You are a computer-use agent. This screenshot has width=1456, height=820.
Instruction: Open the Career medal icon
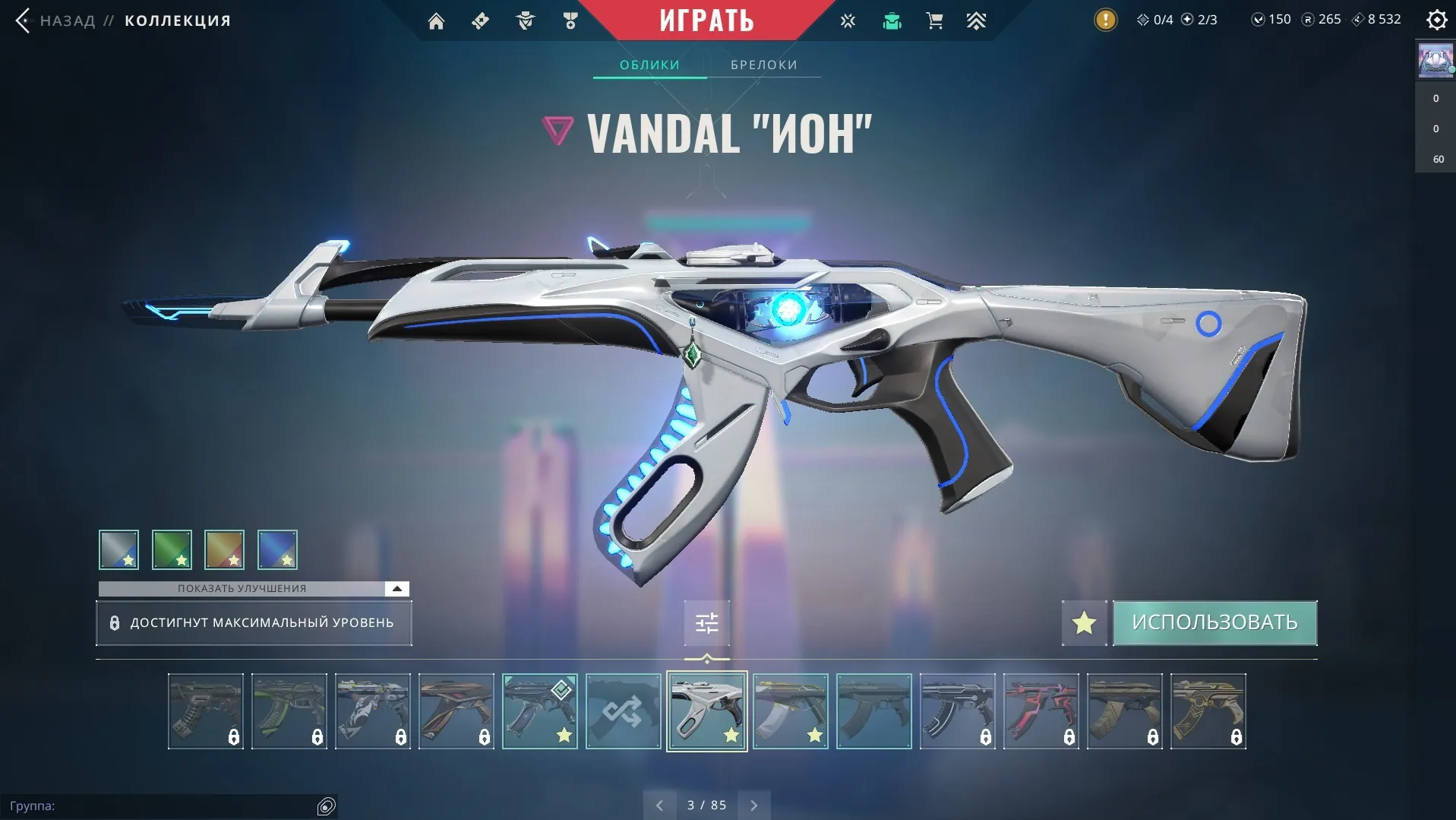[x=570, y=21]
